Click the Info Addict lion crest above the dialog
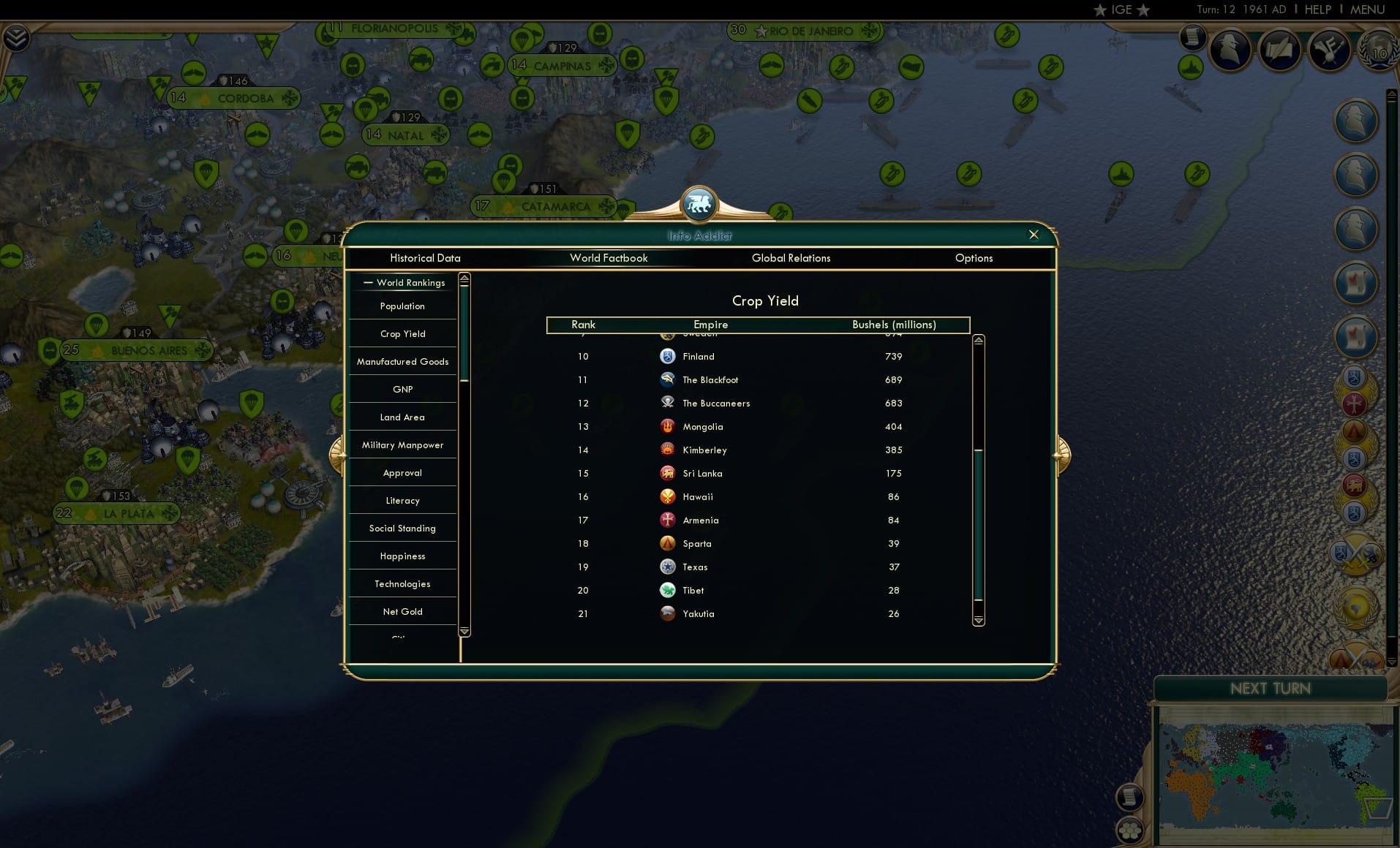 [699, 205]
